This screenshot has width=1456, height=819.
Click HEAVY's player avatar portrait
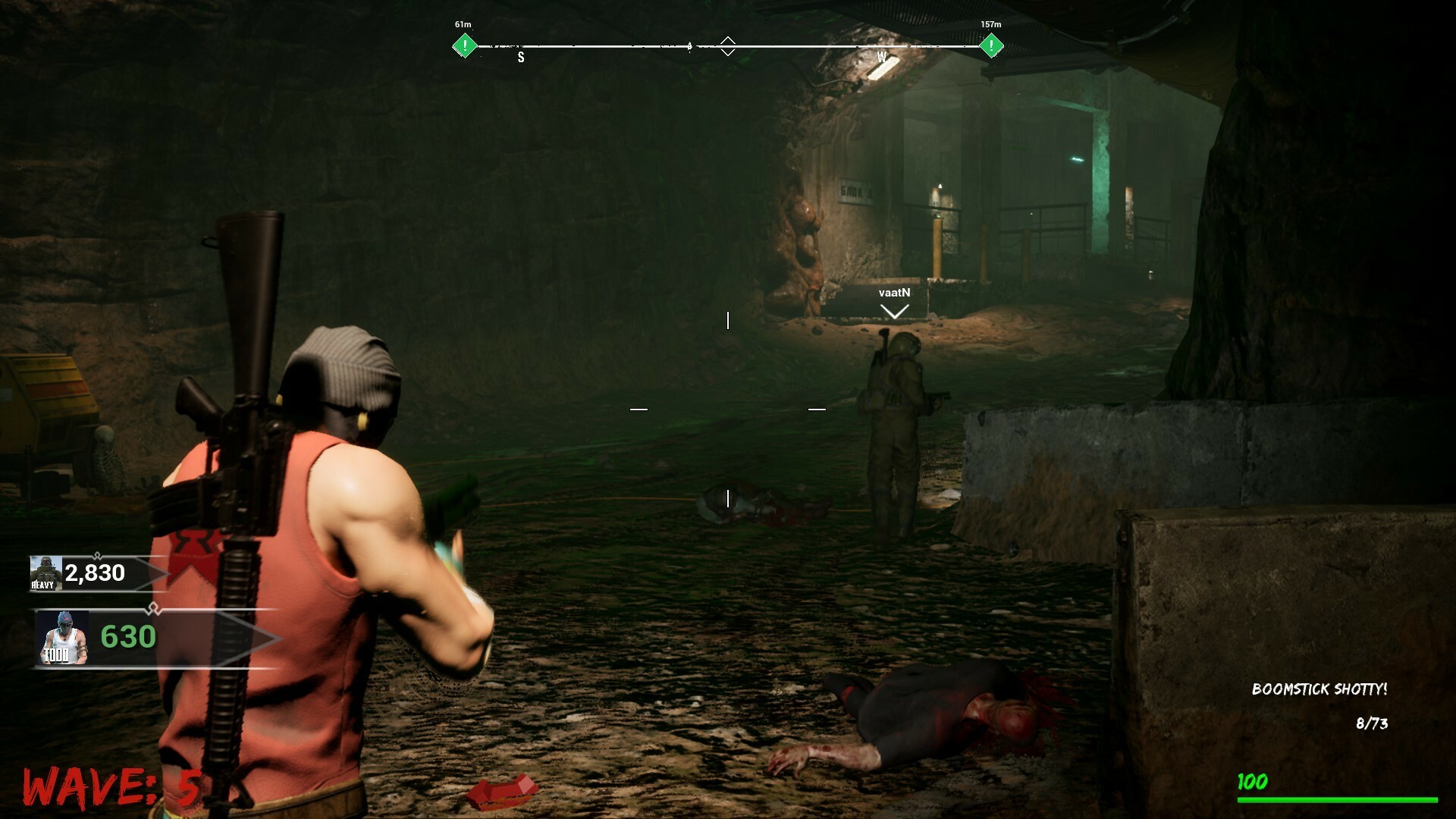[x=45, y=574]
